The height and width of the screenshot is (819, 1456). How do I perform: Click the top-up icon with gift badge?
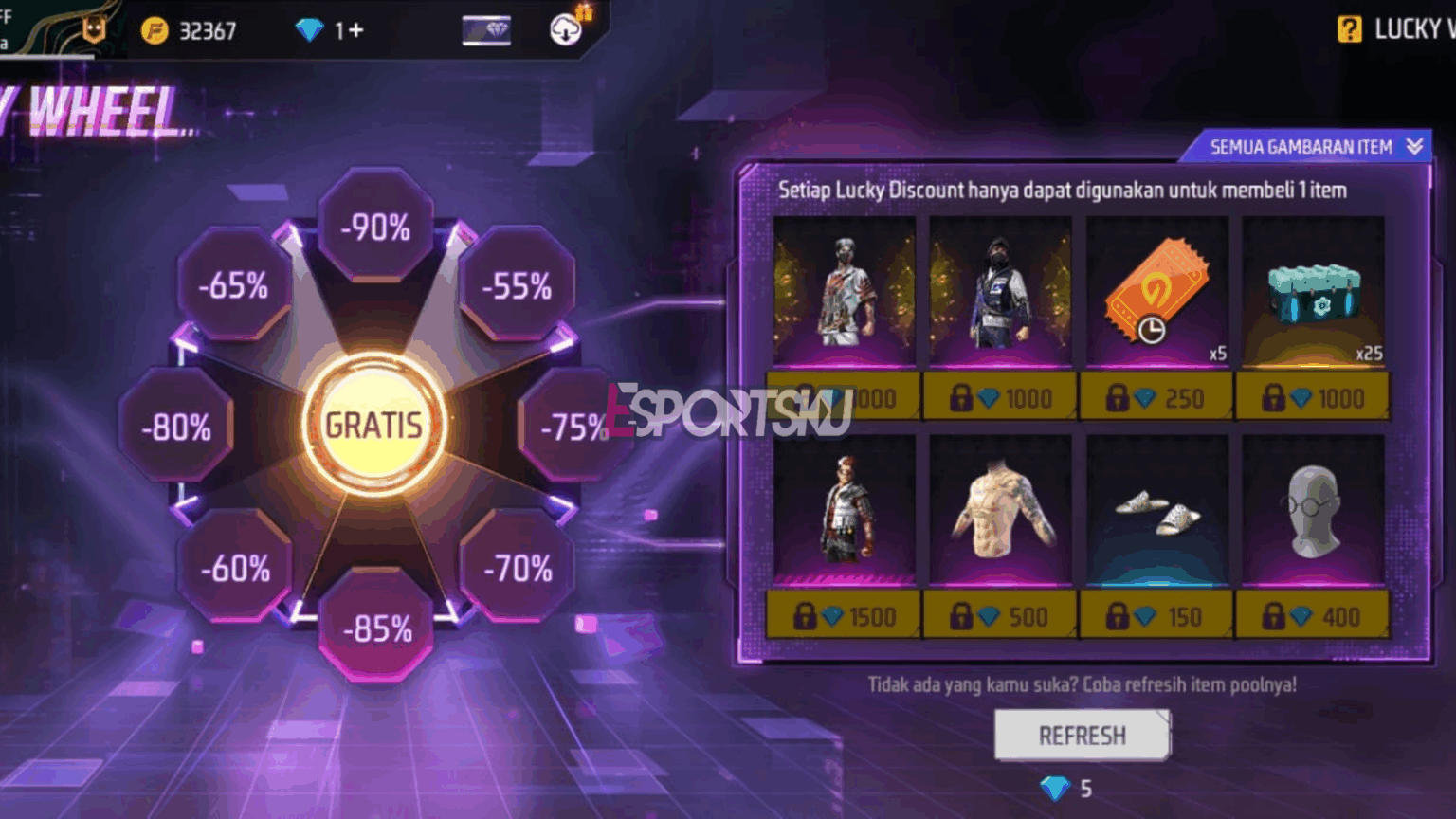tap(563, 29)
